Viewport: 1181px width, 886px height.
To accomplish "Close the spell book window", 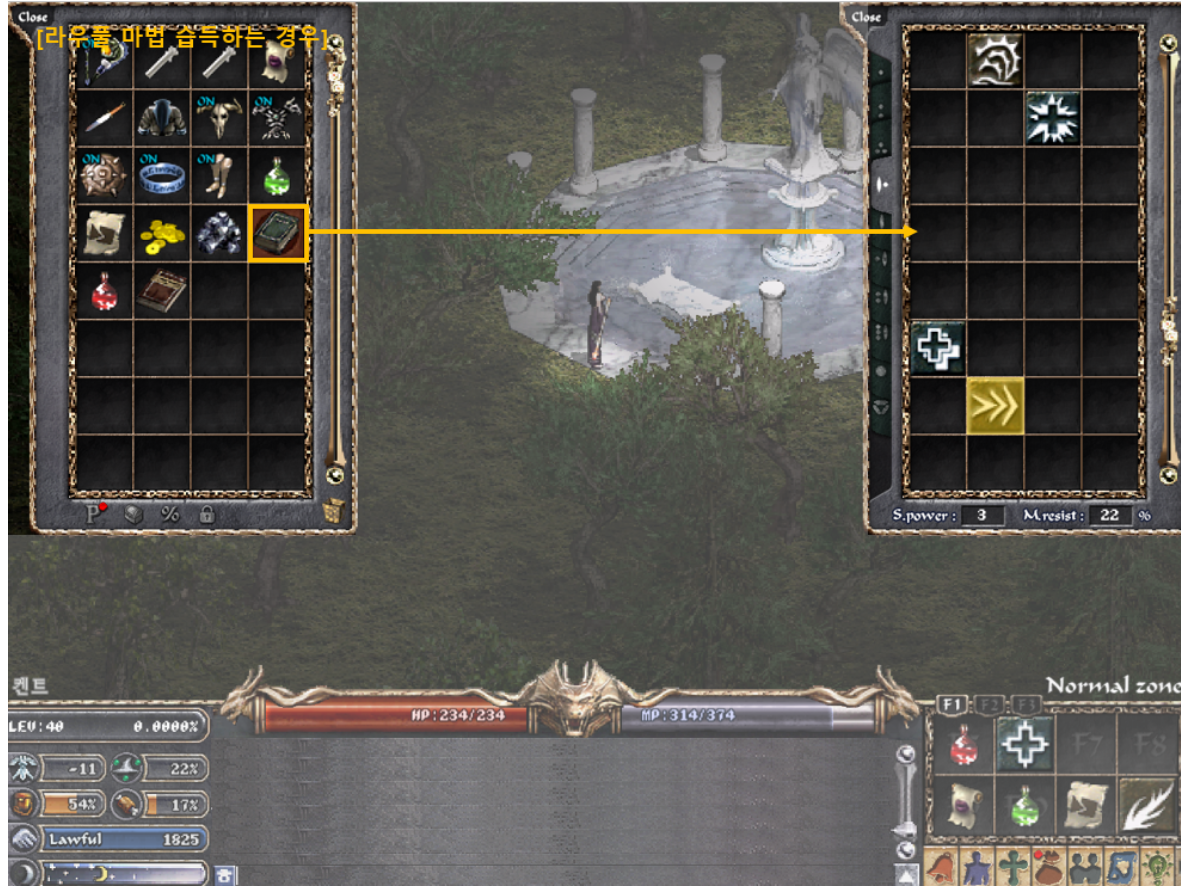I will pyautogui.click(x=866, y=17).
